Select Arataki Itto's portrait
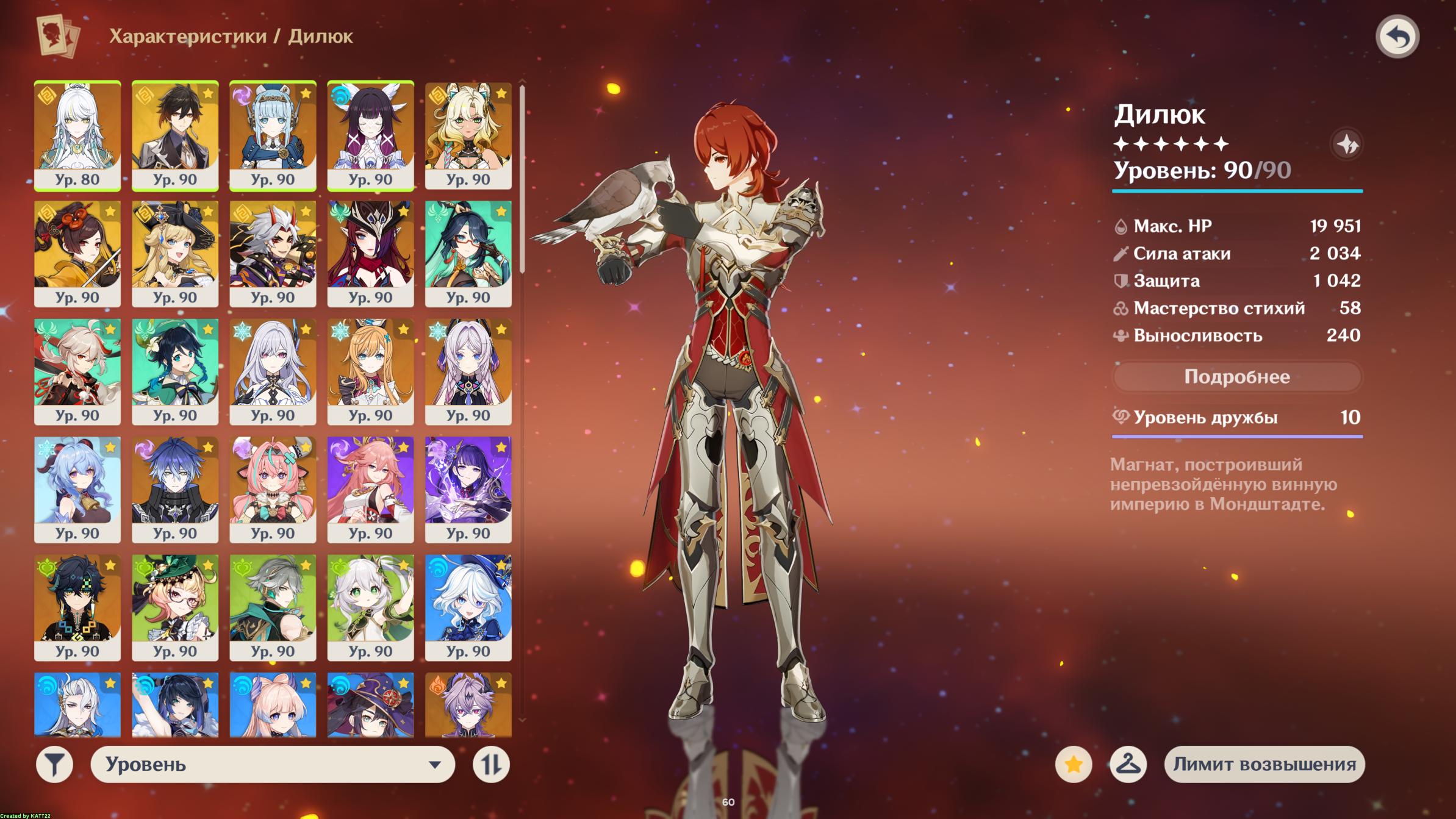1456x819 pixels. click(x=273, y=252)
